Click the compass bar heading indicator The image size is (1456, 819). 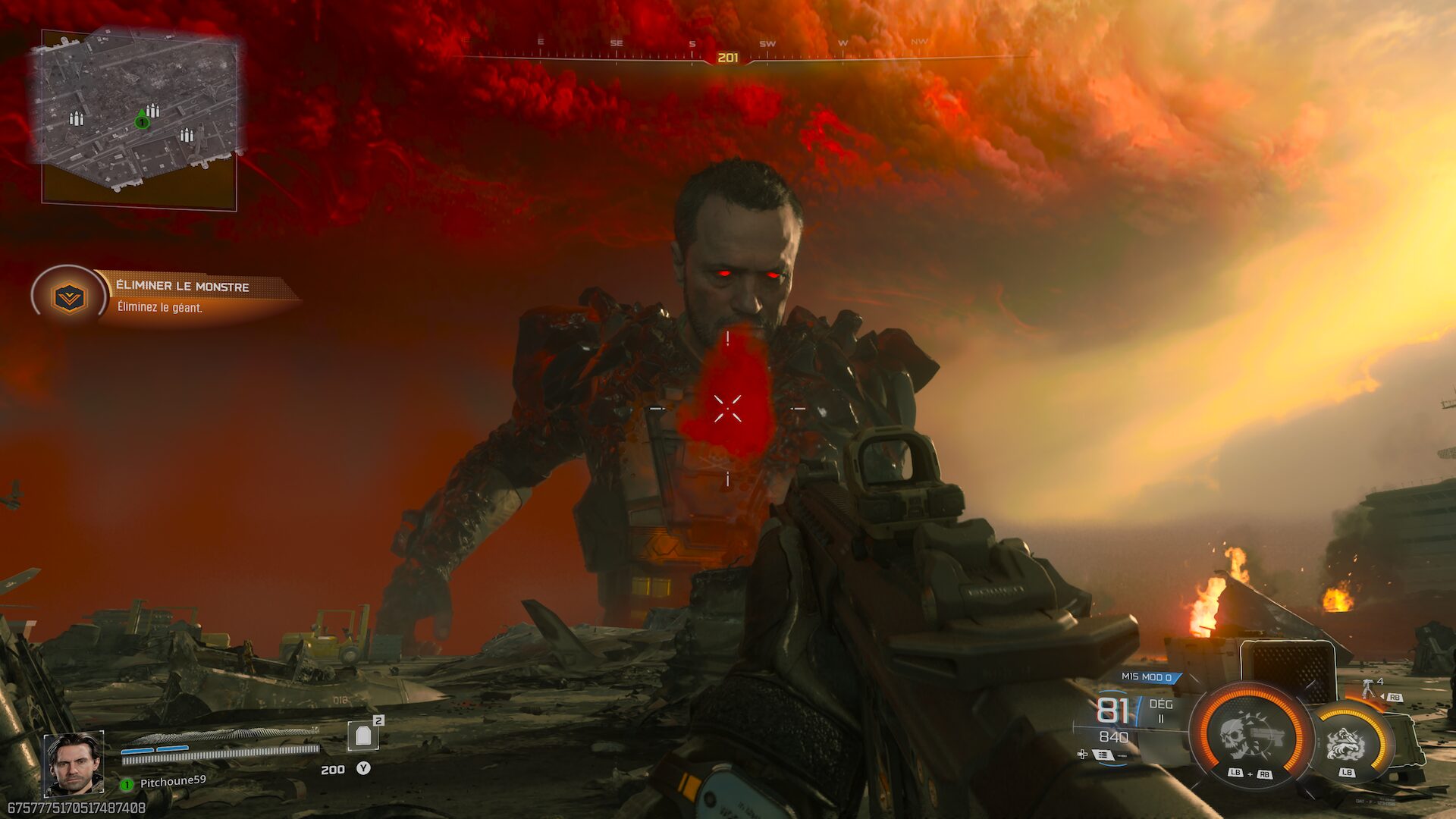[727, 58]
